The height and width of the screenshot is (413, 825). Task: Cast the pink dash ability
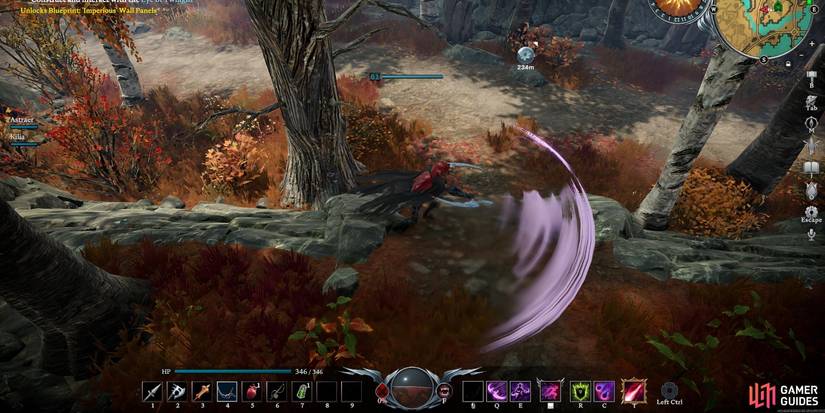549,391
